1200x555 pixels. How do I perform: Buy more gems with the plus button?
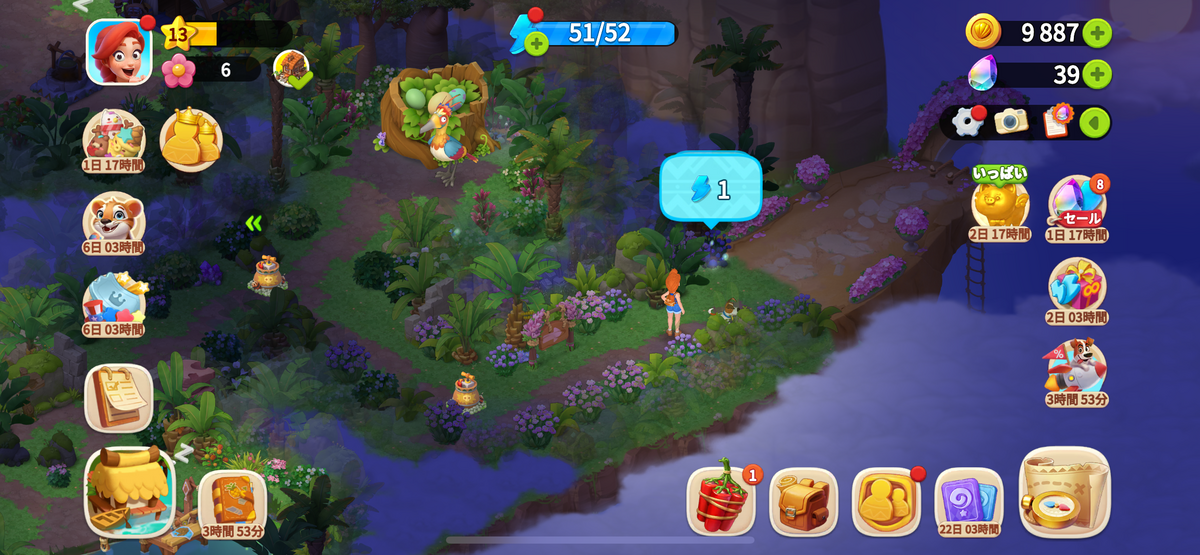click(x=1096, y=74)
